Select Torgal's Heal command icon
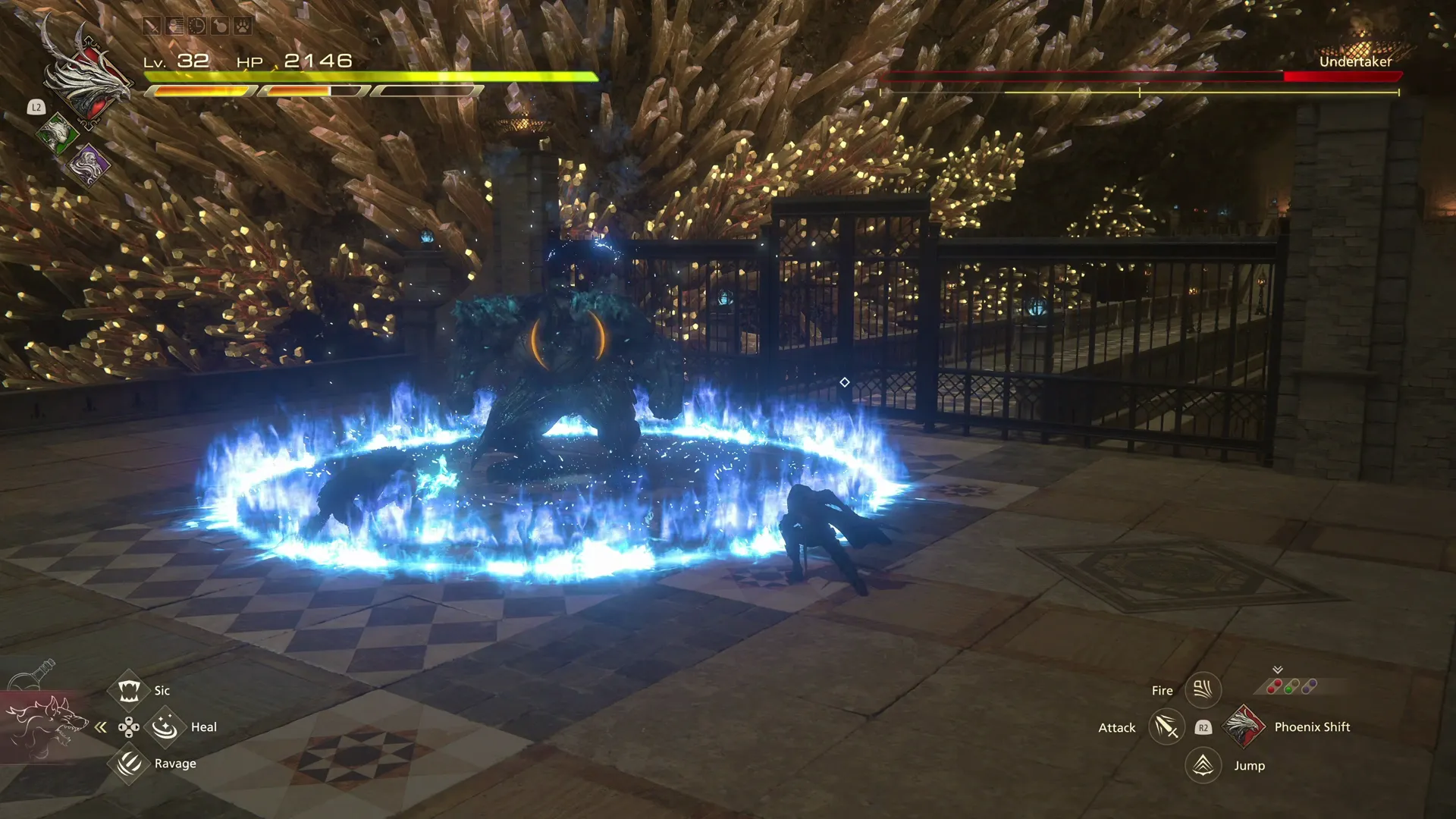 [165, 726]
